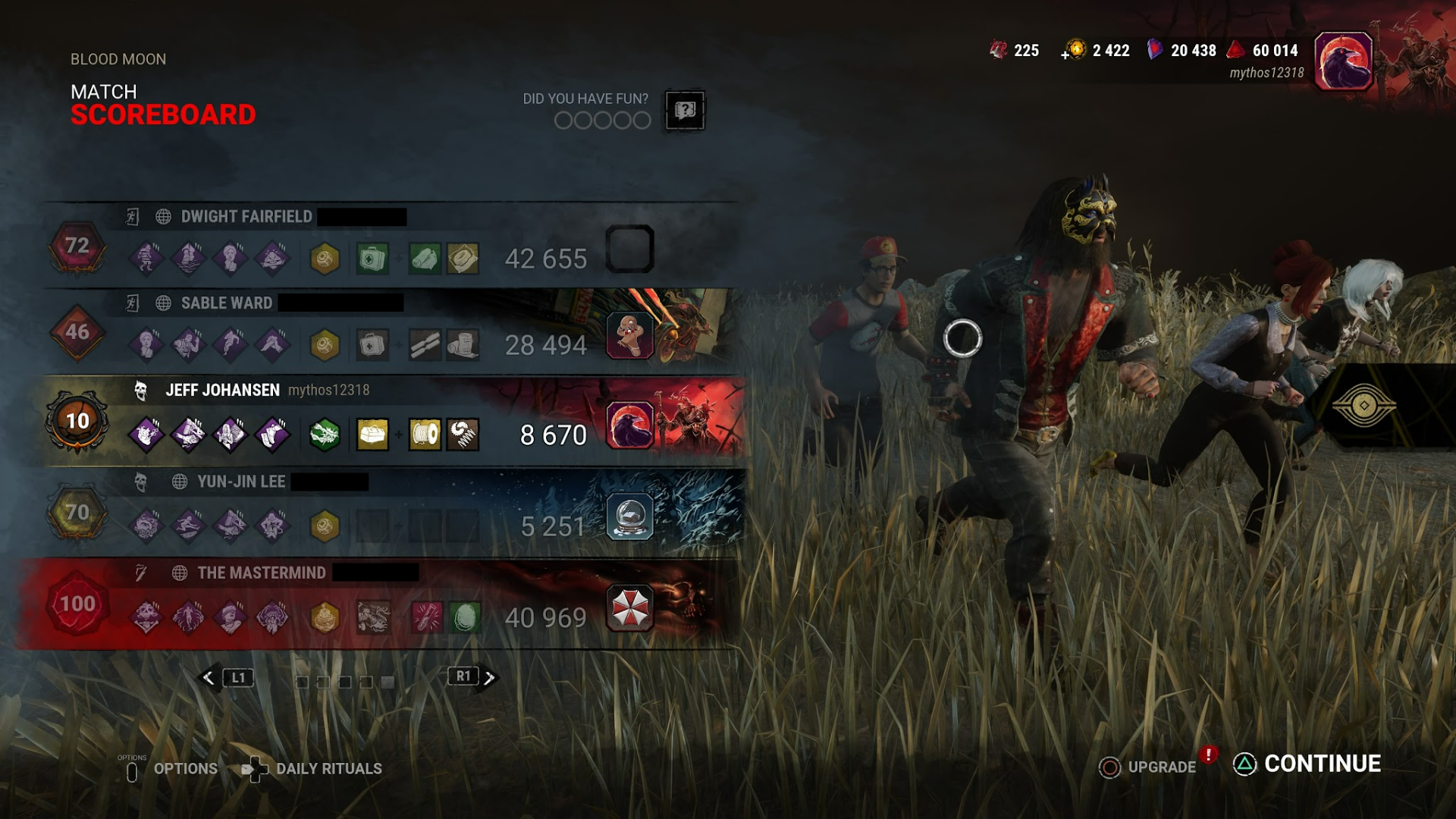Screen dimensions: 1456x819
Task: Select the last 'Did you have fun' circle
Action: pos(642,121)
